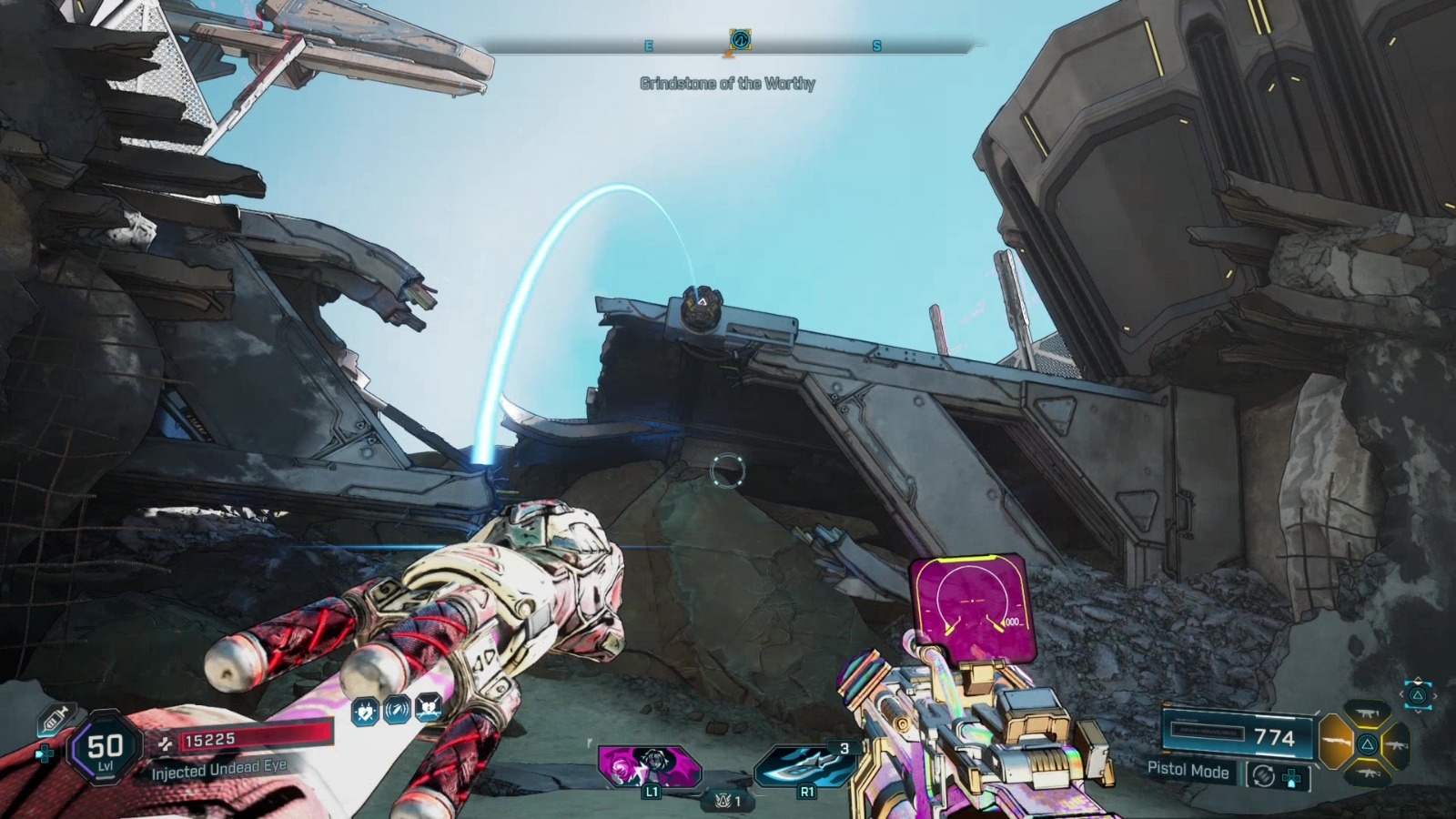The image size is (1456, 819).
Task: Select the heart-with-dagger status effect icon
Action: pyautogui.click(x=364, y=712)
